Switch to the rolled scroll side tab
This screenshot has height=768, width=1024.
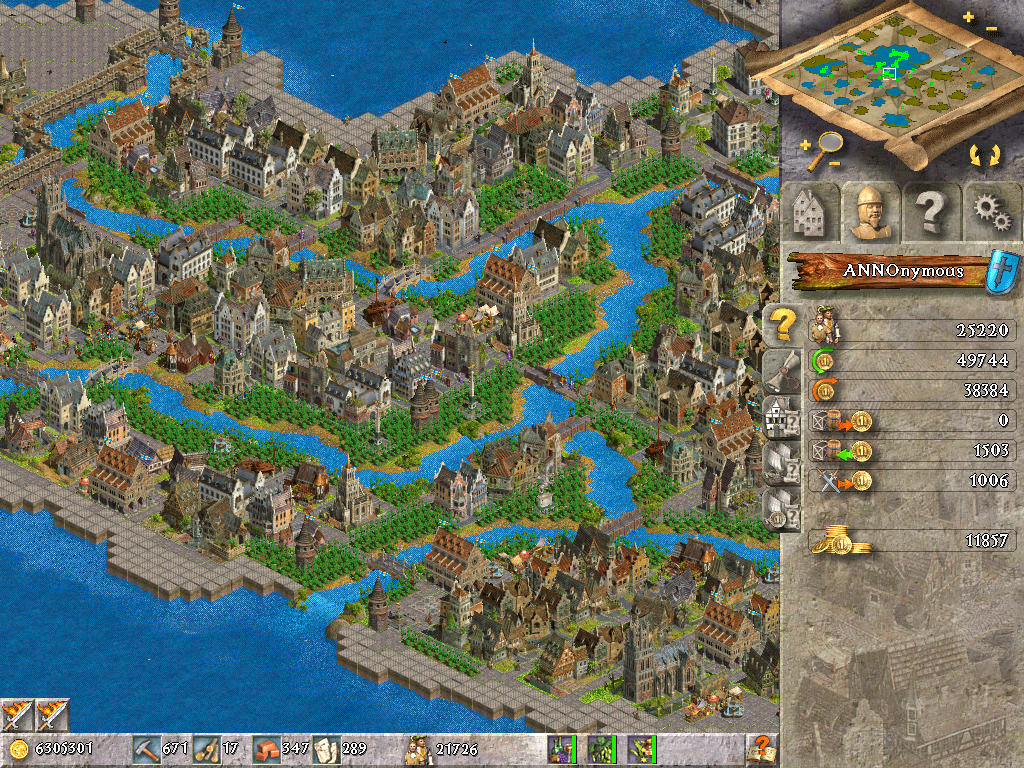pyautogui.click(x=780, y=370)
